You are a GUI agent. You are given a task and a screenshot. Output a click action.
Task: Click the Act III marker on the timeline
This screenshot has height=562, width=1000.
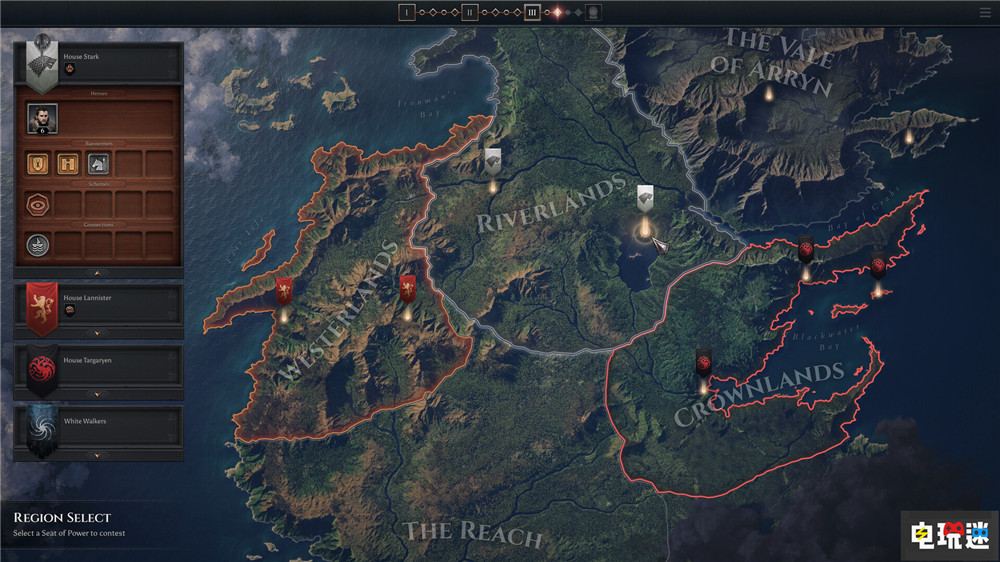pyautogui.click(x=533, y=13)
